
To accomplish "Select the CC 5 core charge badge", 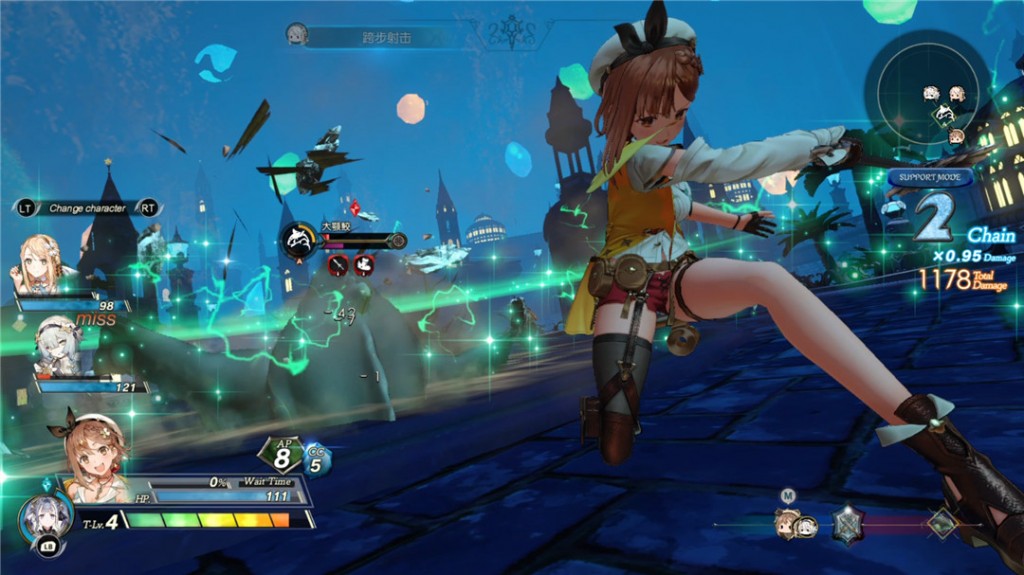I will (317, 458).
